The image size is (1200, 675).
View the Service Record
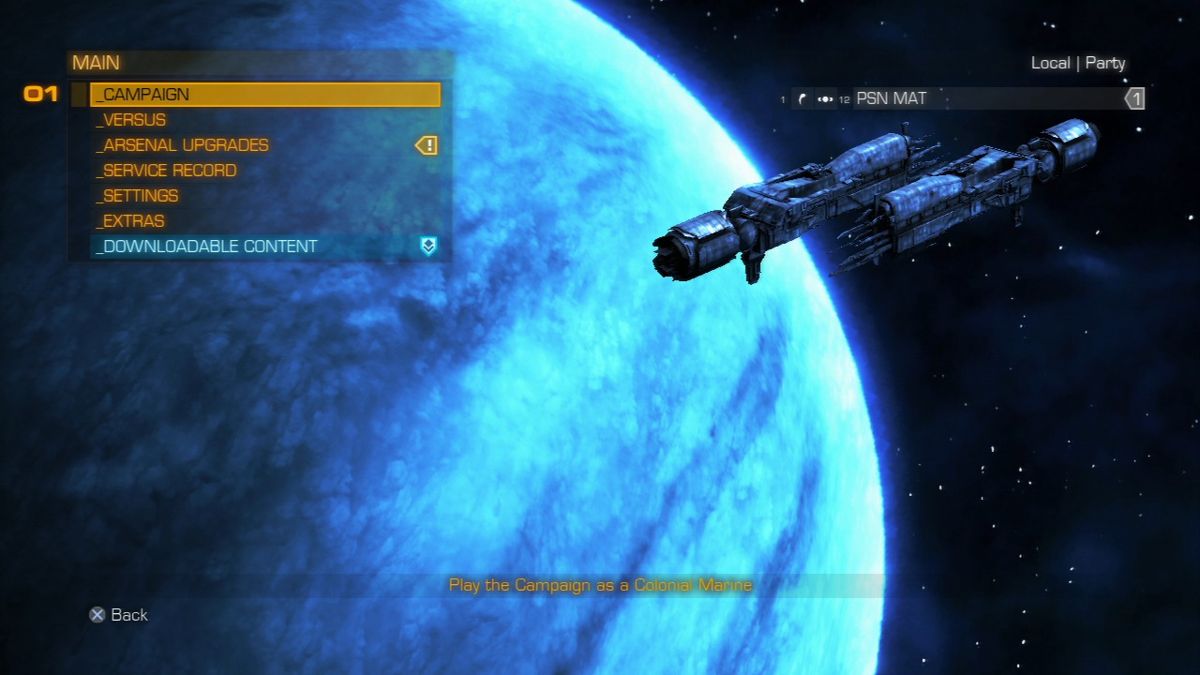tap(167, 170)
